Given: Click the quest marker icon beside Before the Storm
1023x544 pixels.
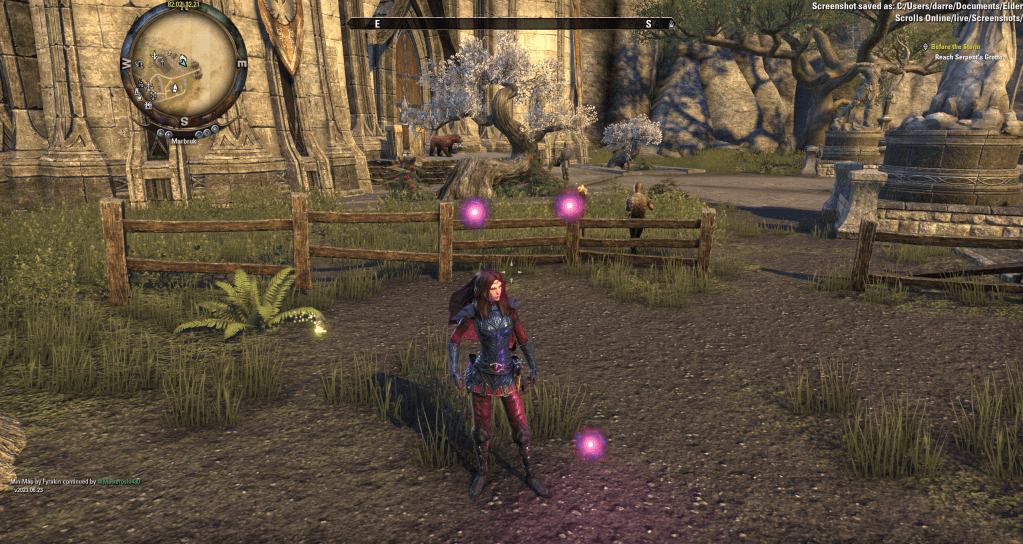Looking at the screenshot, I should pyautogui.click(x=926, y=46).
